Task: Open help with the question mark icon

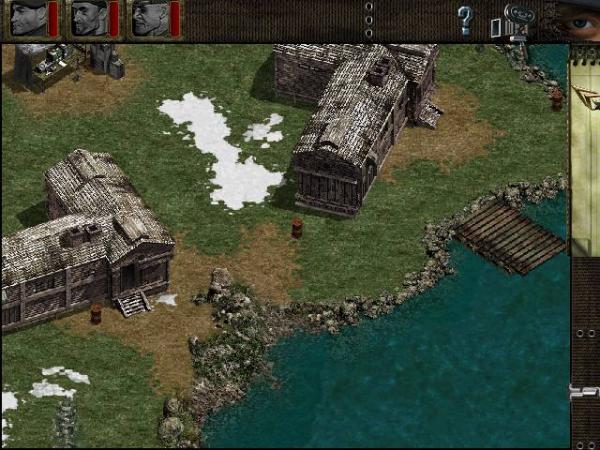Action: tap(464, 19)
